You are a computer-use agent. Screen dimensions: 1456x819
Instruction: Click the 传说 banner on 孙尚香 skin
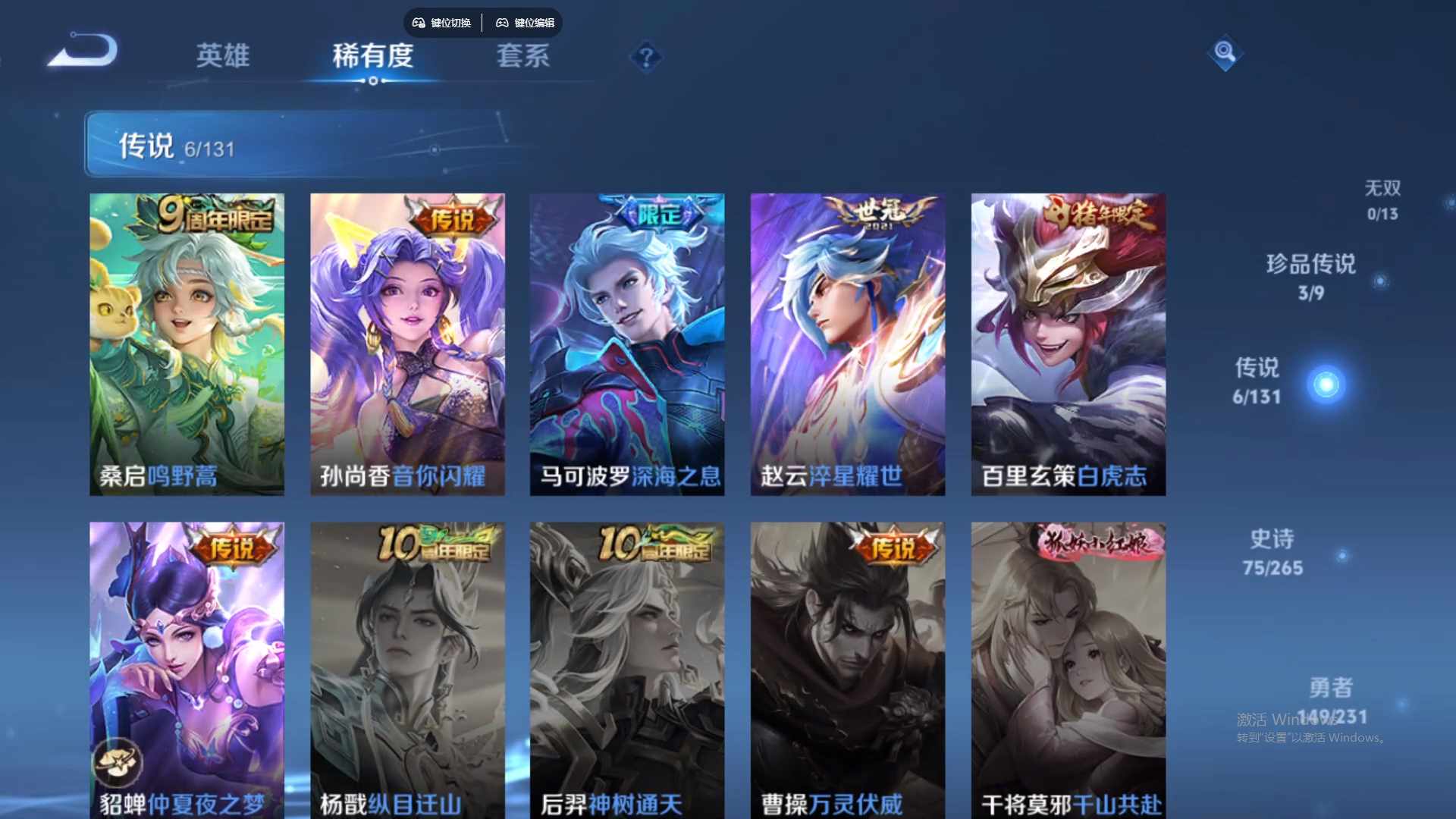click(x=452, y=215)
